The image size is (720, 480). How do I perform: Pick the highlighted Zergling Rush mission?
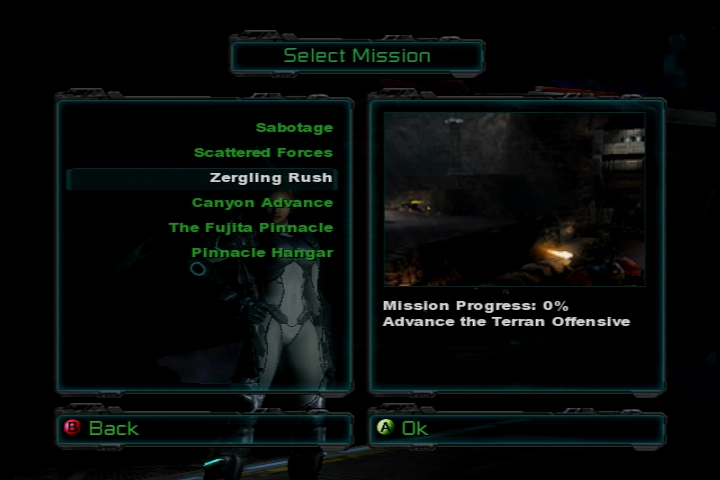point(271,178)
